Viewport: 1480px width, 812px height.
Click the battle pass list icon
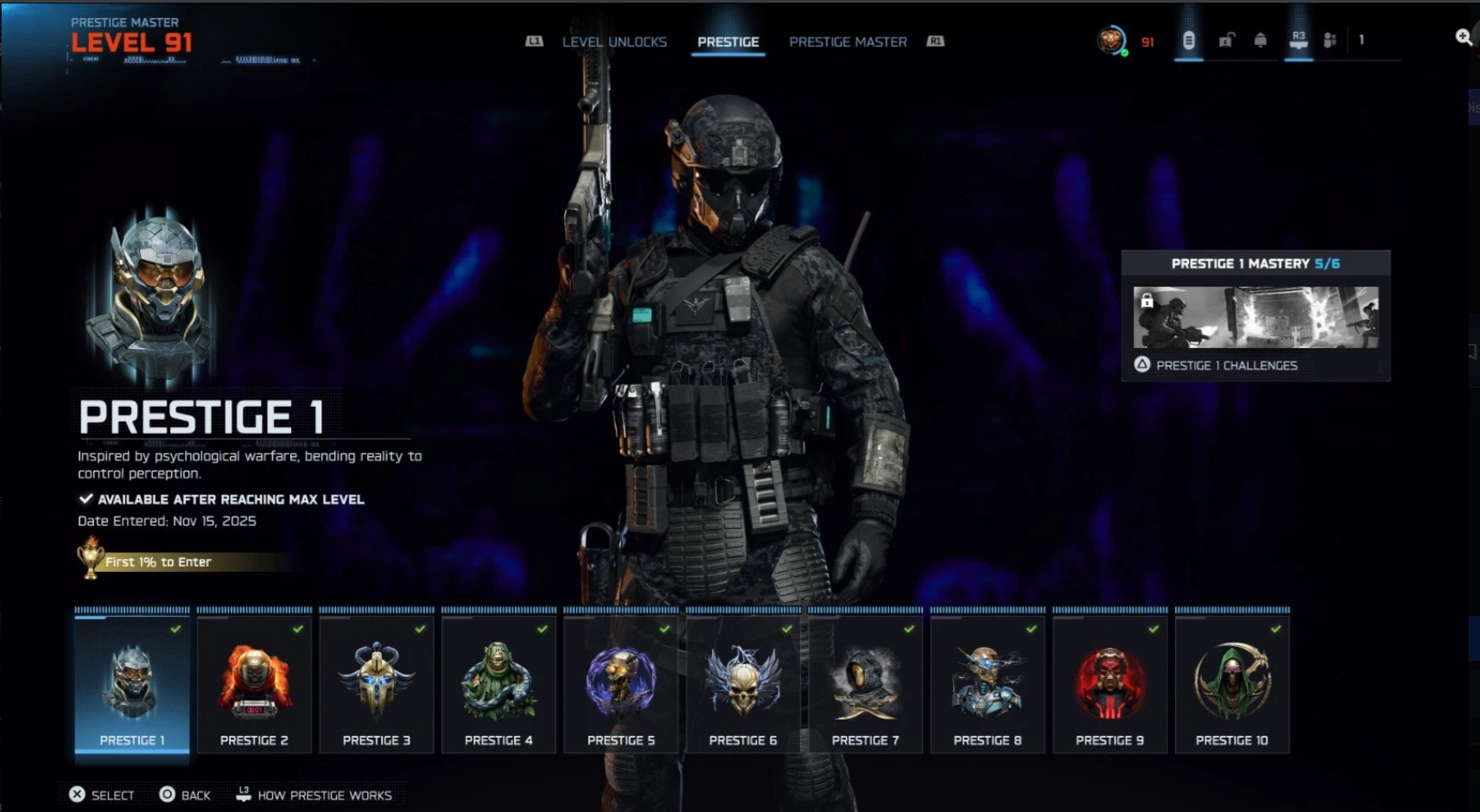pyautogui.click(x=1190, y=38)
